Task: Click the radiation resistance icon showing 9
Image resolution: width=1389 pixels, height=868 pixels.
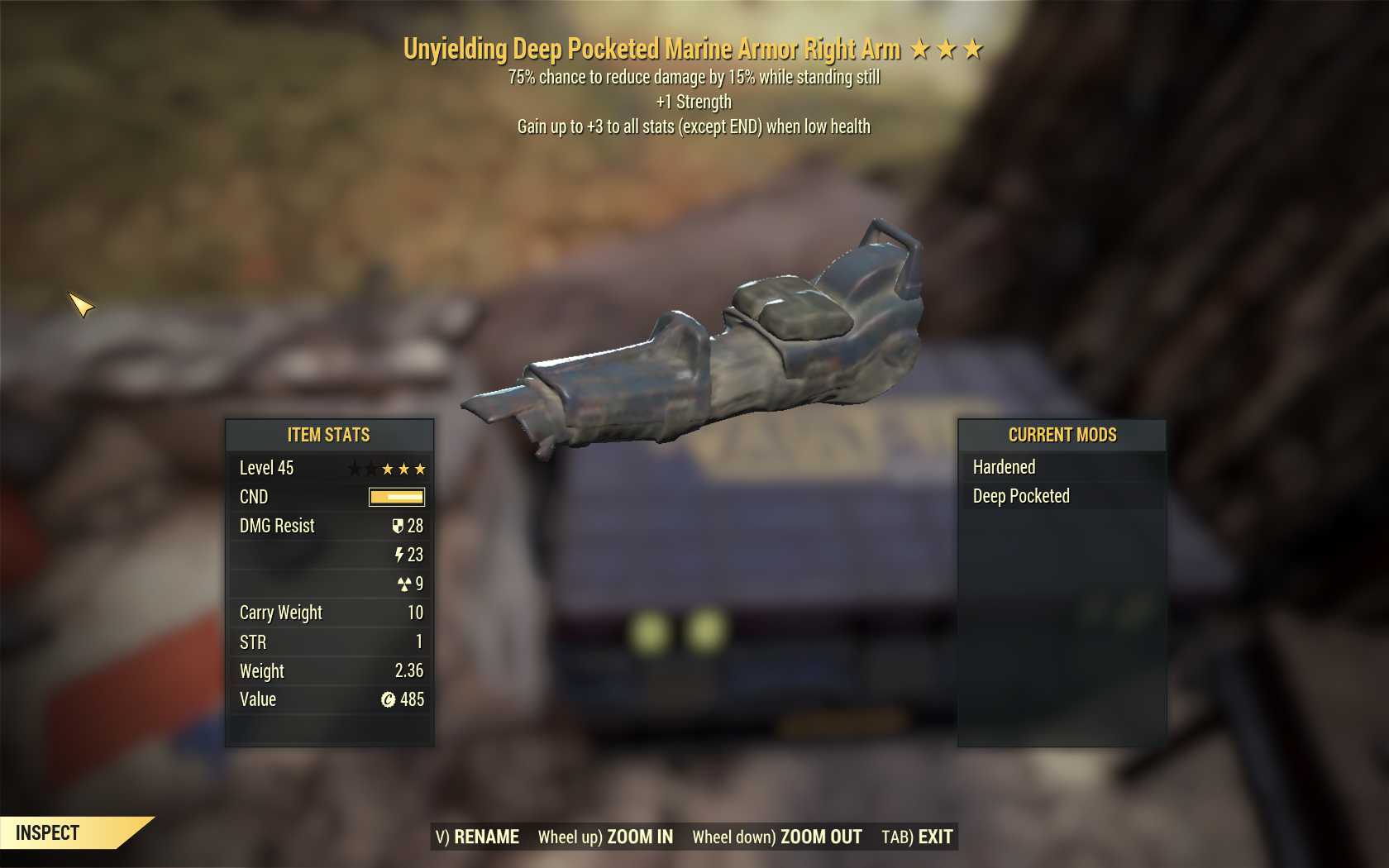Action: (x=404, y=584)
